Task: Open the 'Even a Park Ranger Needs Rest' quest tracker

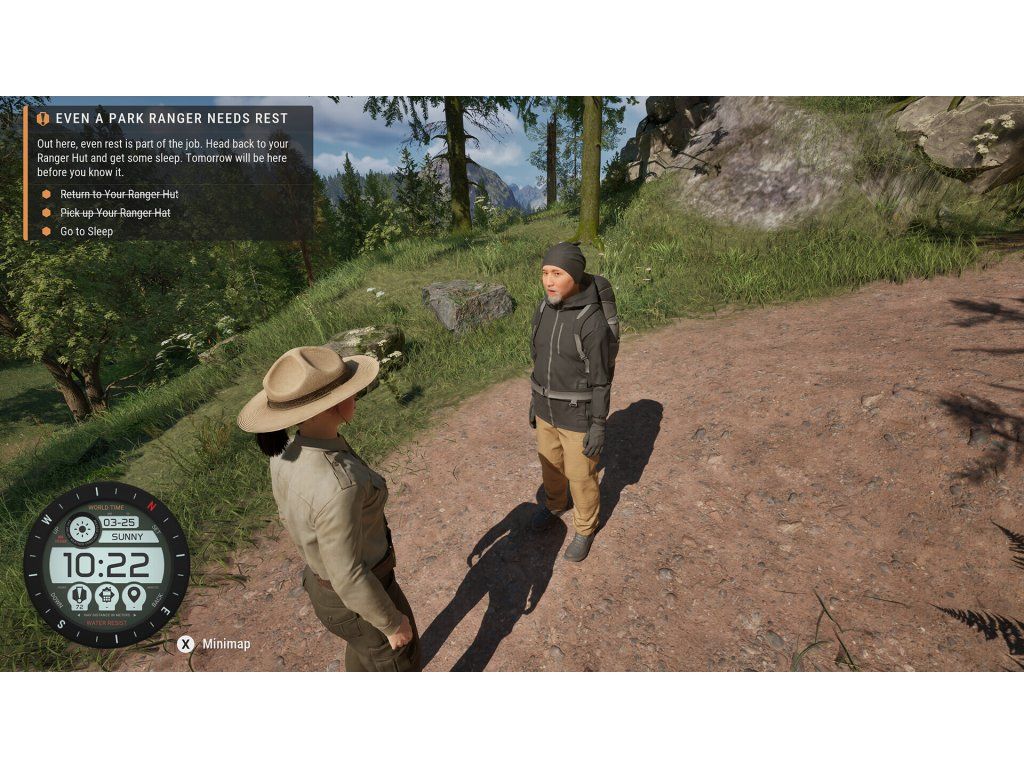Action: (x=171, y=118)
